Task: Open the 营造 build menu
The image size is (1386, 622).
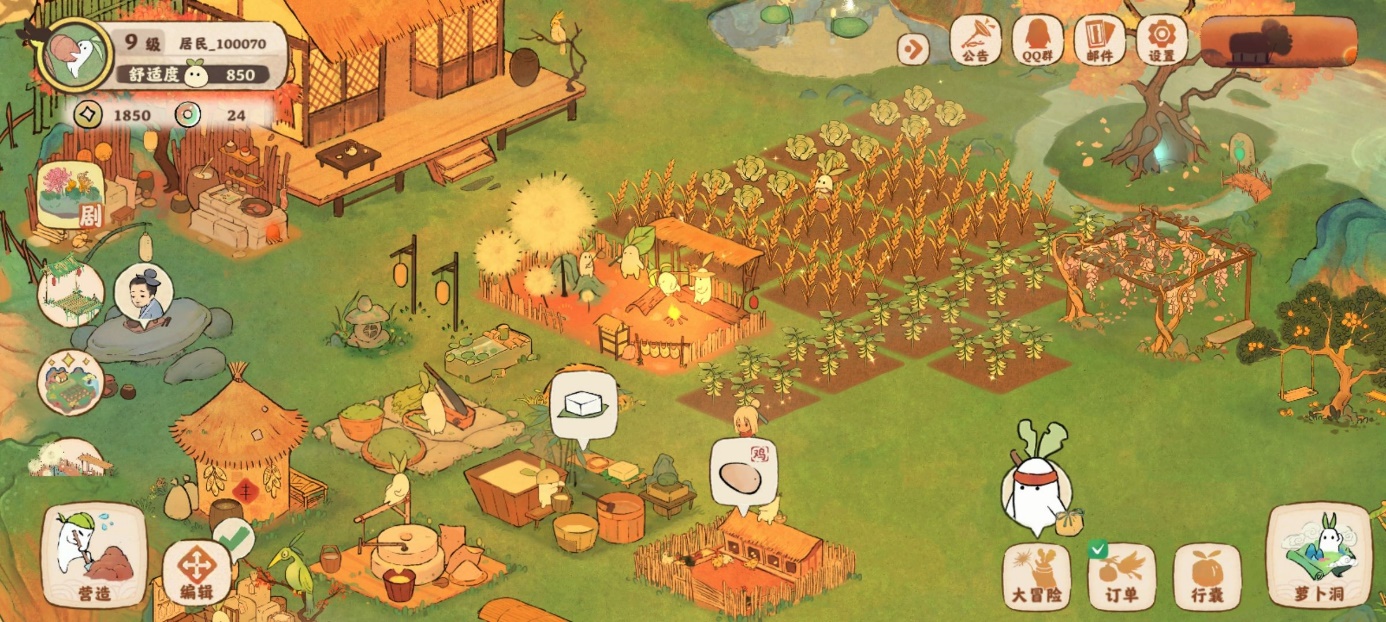Action: click(x=94, y=556)
